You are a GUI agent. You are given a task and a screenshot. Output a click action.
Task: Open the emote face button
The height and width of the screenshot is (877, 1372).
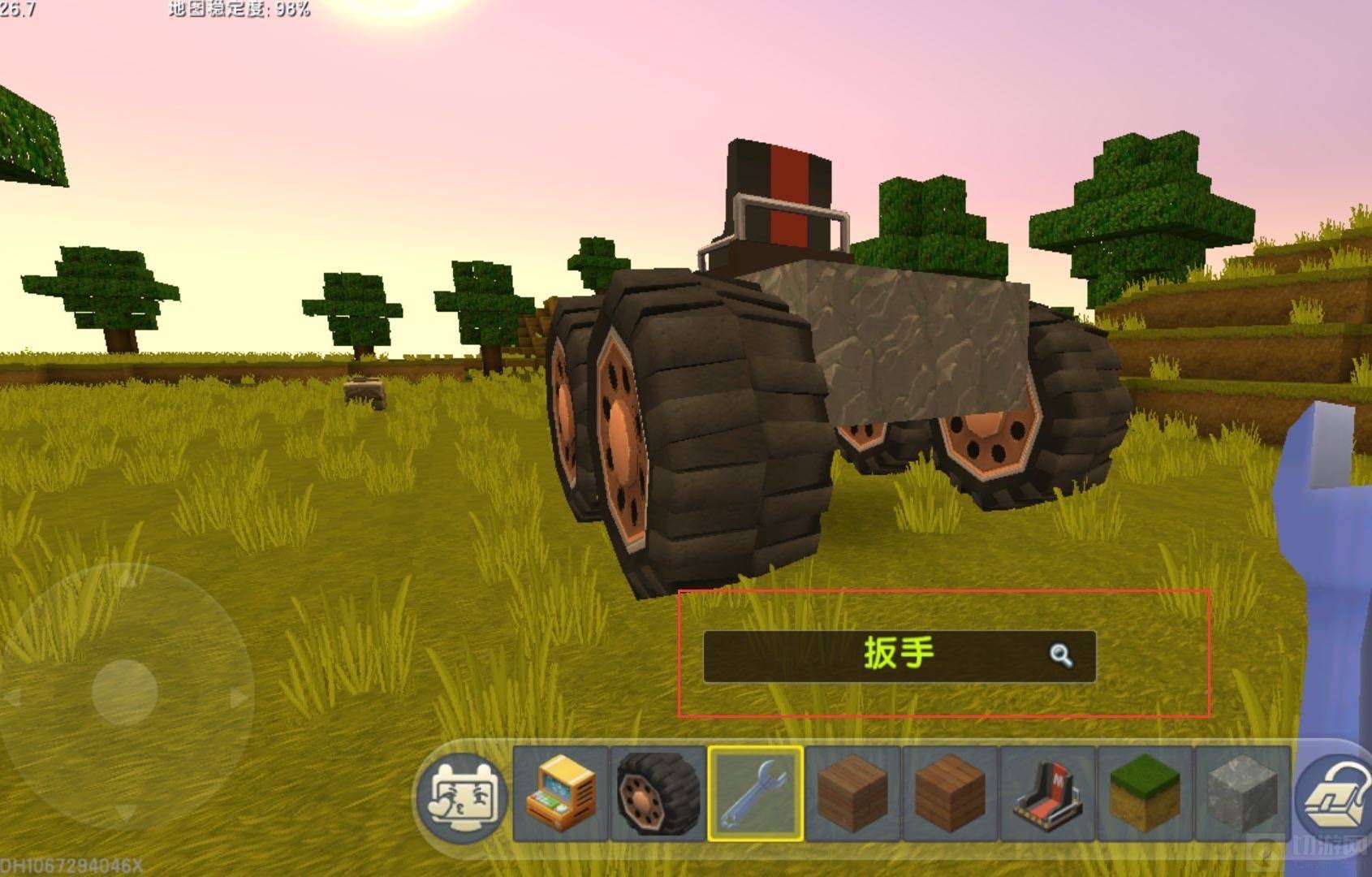click(x=462, y=795)
